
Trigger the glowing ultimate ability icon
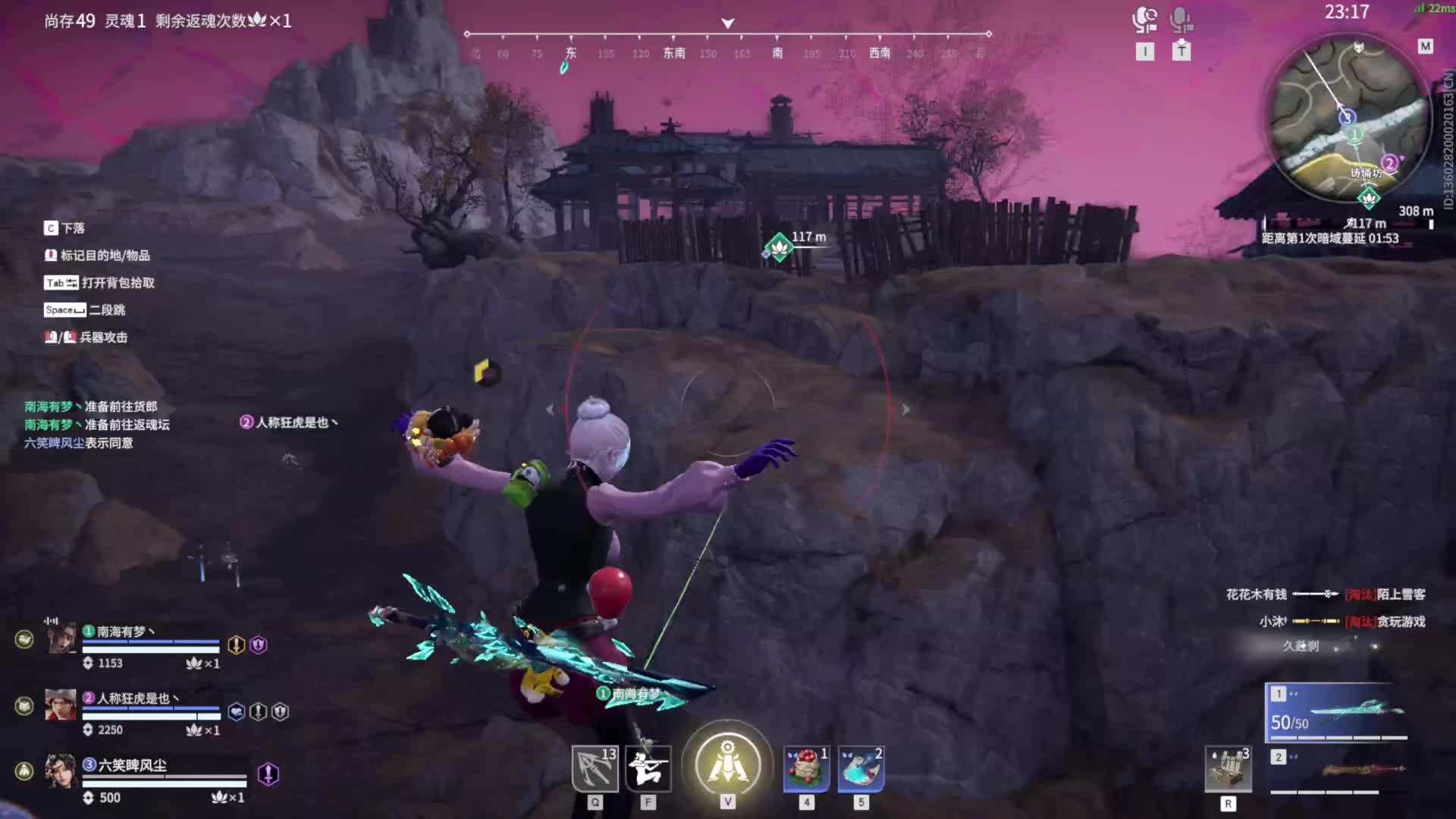(x=727, y=763)
